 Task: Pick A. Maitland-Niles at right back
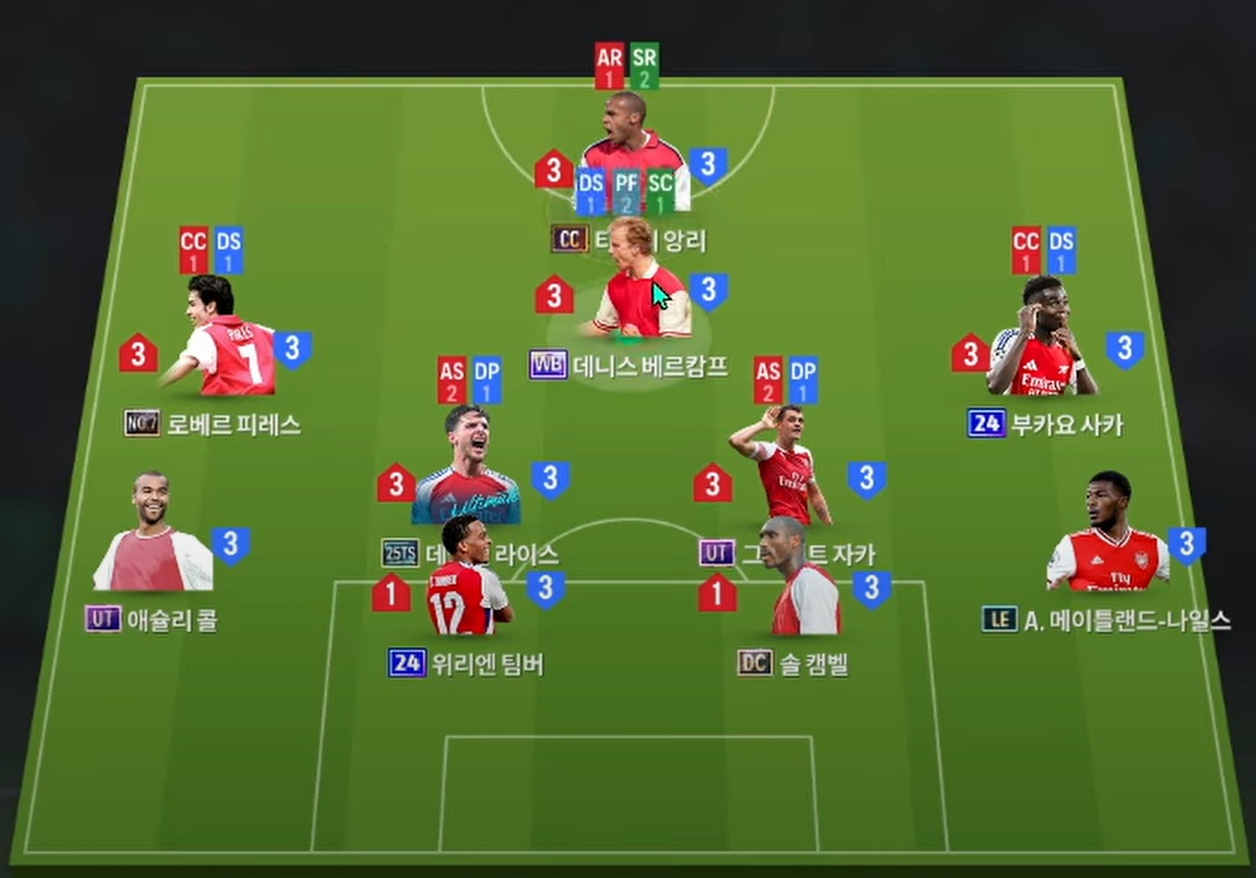pos(1108,535)
